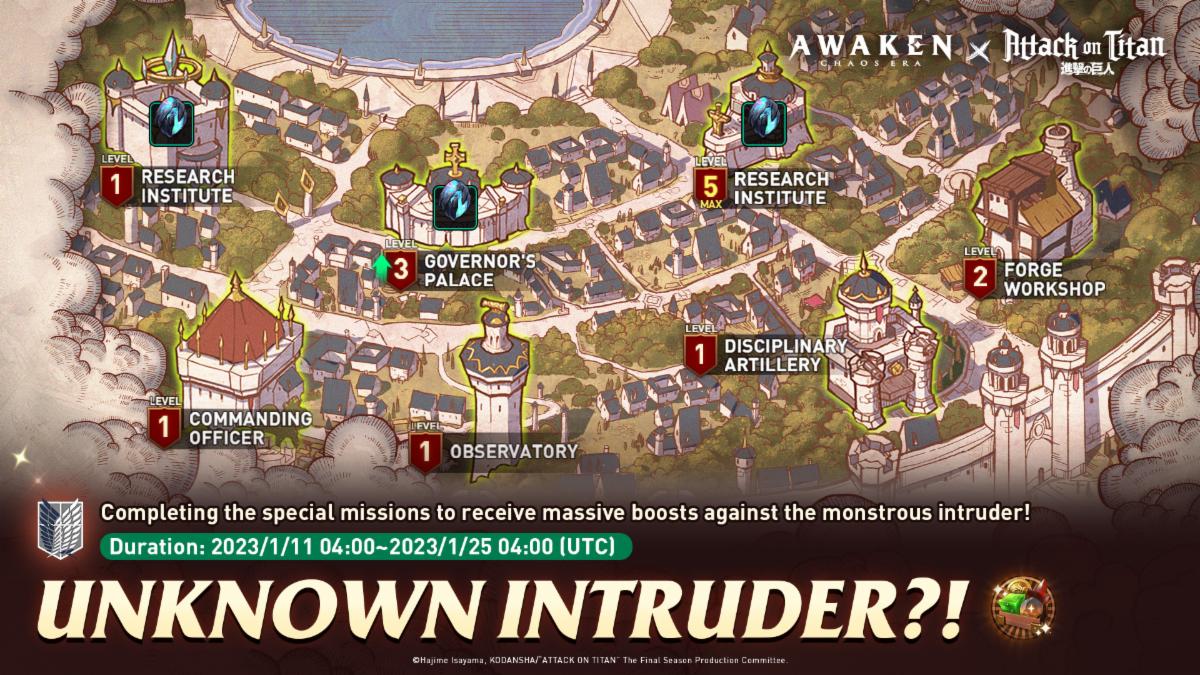This screenshot has width=1200, height=675.
Task: Select the level 1 Research Institute label
Action: (x=187, y=186)
